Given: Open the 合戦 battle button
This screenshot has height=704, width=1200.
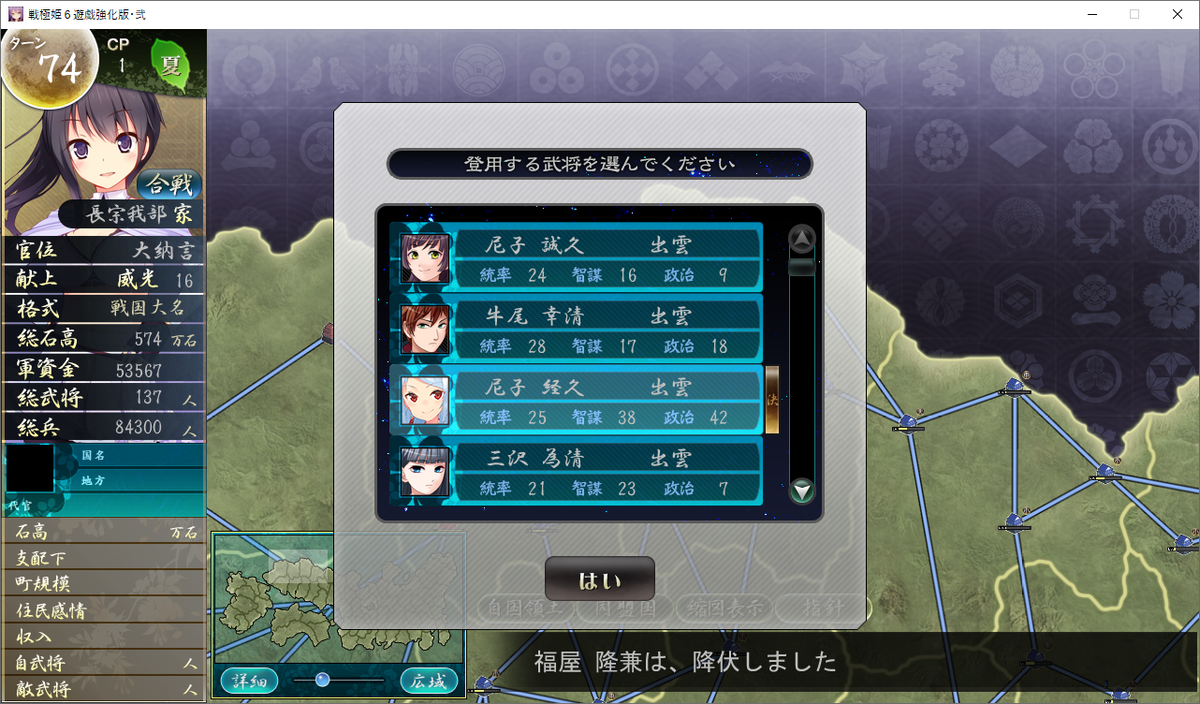Looking at the screenshot, I should [x=169, y=183].
